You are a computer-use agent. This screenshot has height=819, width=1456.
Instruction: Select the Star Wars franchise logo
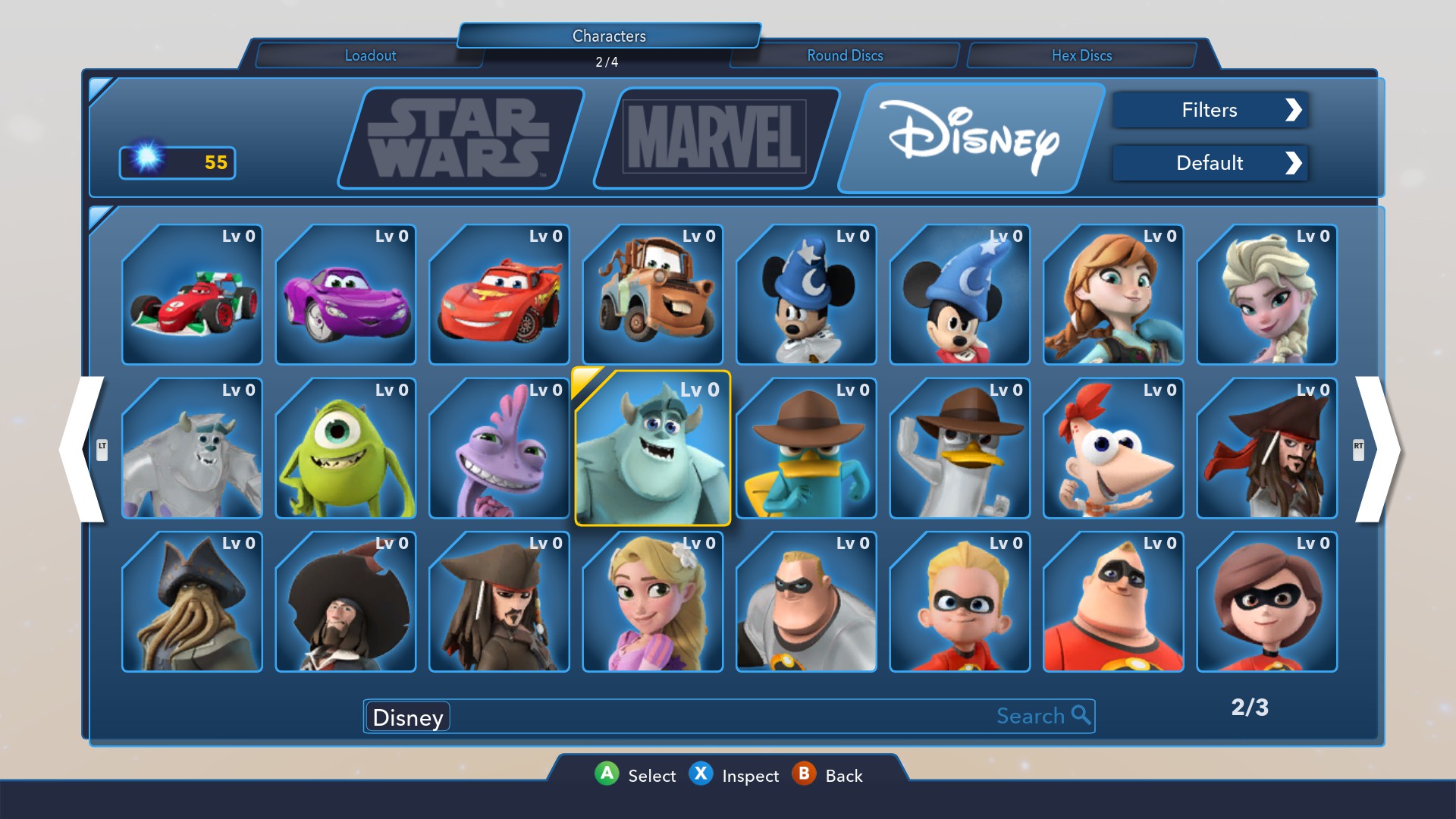(x=455, y=138)
